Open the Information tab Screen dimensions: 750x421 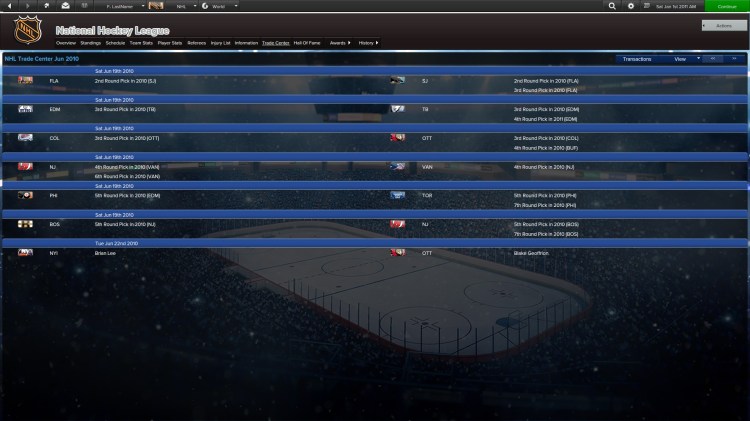[x=246, y=44]
